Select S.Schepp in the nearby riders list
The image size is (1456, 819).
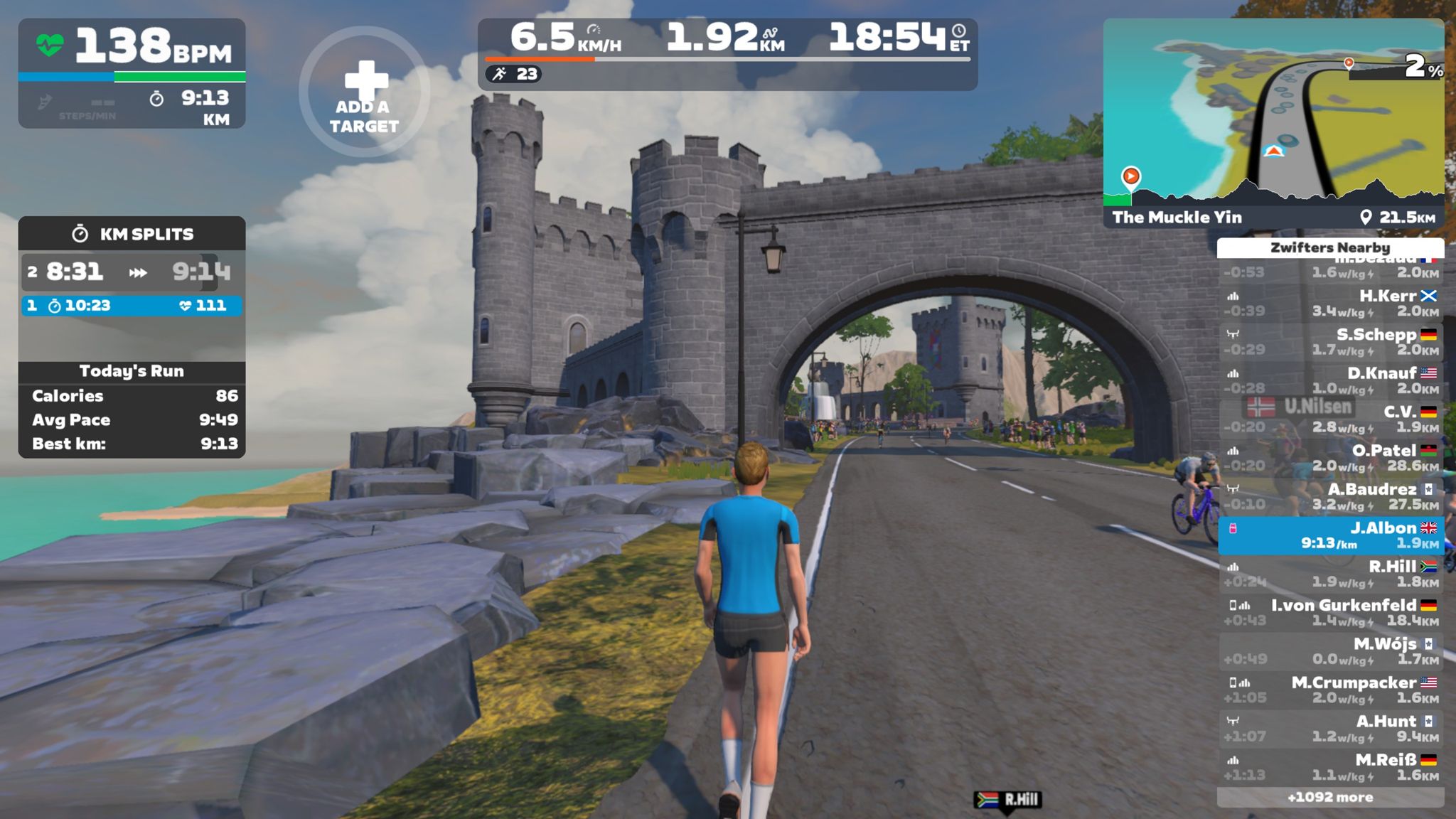point(1330,341)
